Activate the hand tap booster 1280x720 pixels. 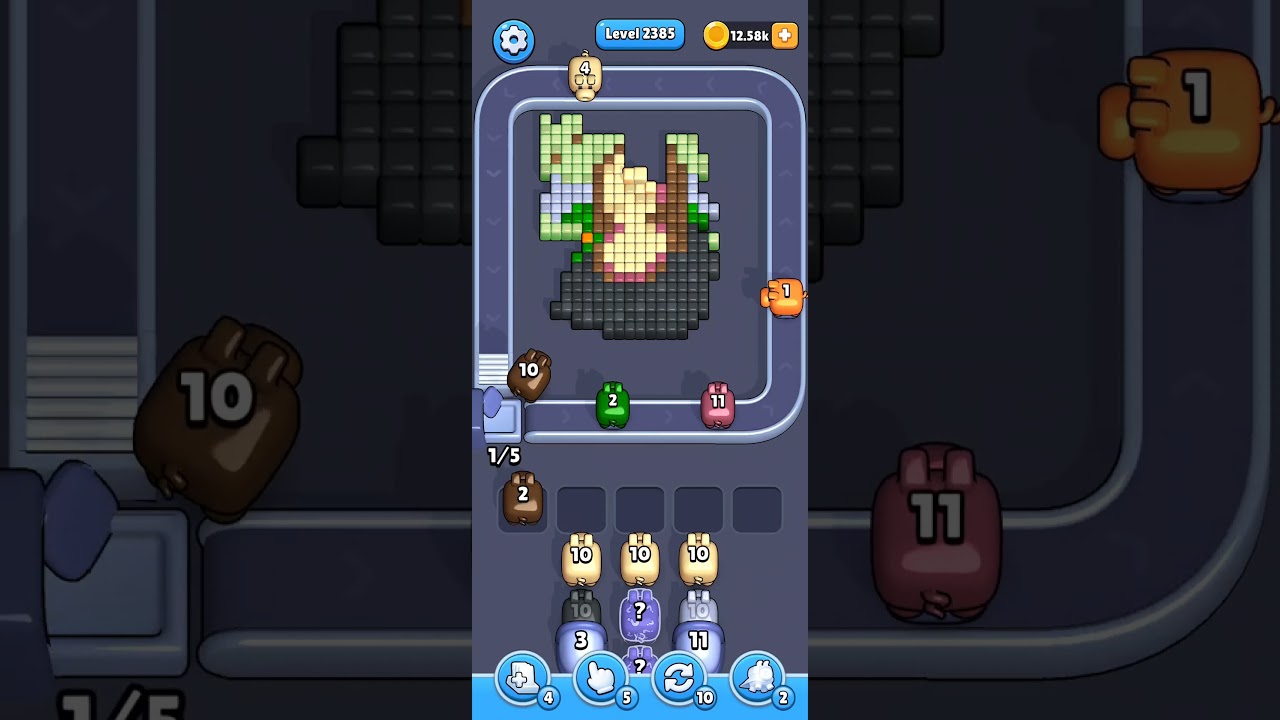point(600,678)
